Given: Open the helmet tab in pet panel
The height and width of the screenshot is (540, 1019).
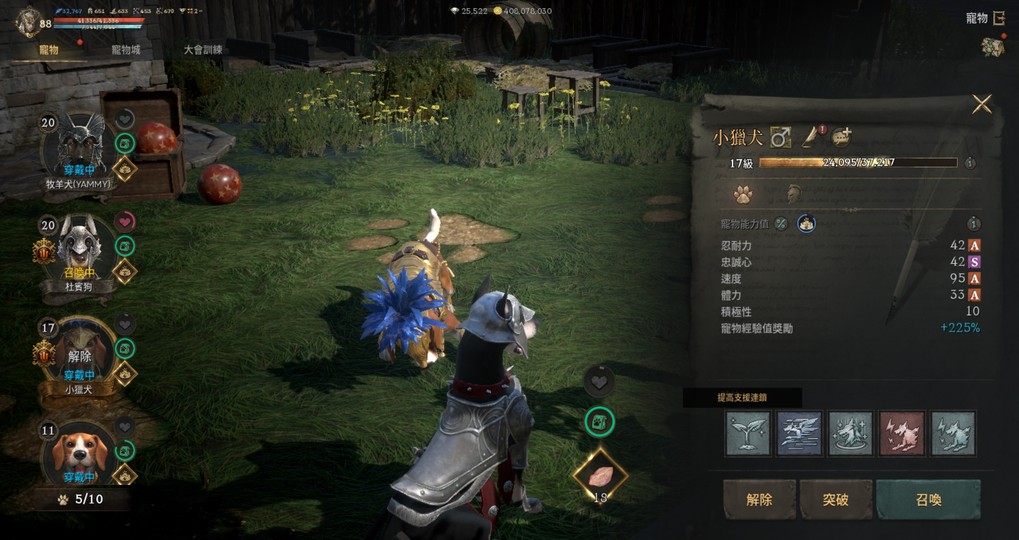Looking at the screenshot, I should coord(792,194).
